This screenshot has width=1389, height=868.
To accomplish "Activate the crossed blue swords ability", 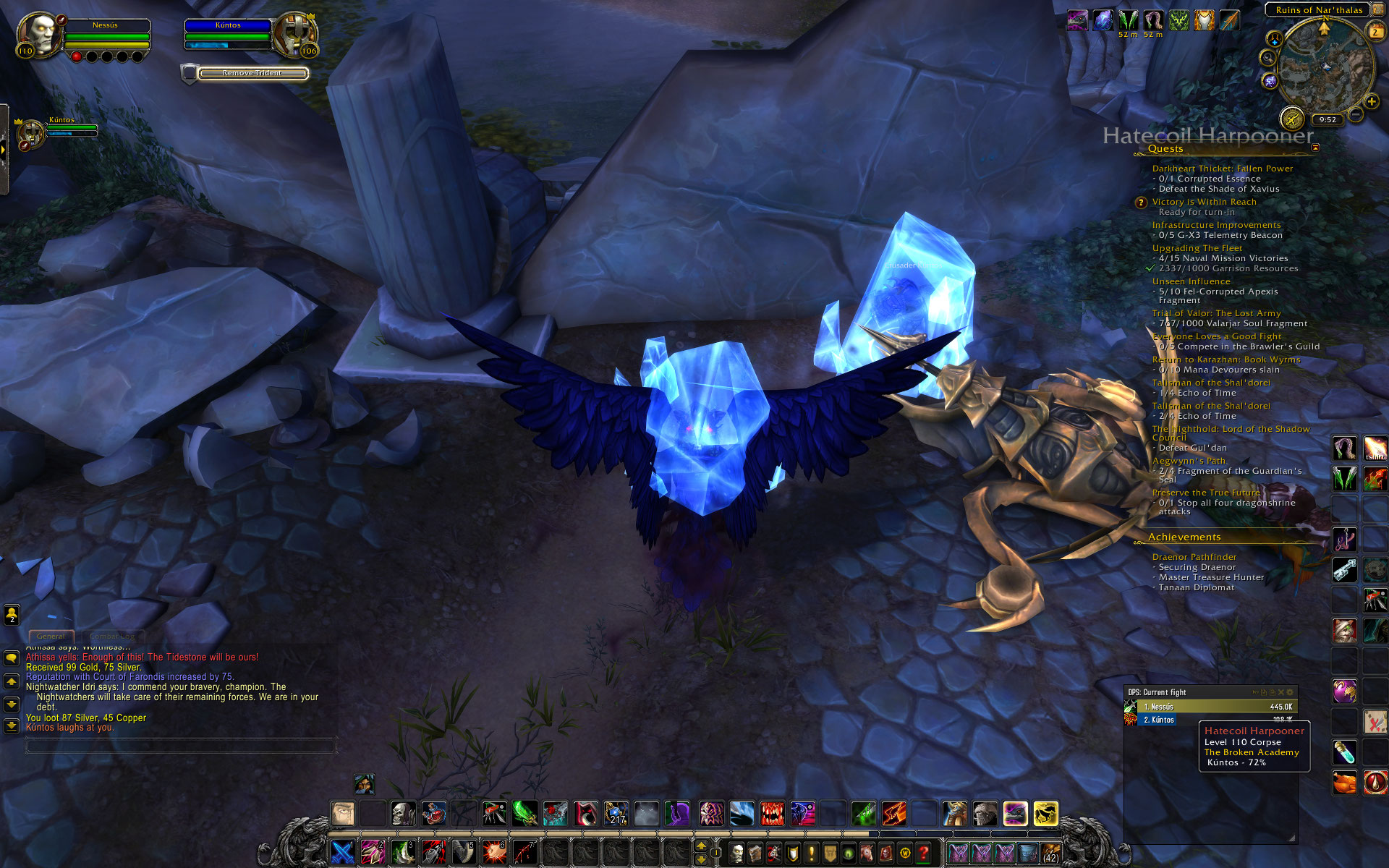I will pos(342,853).
